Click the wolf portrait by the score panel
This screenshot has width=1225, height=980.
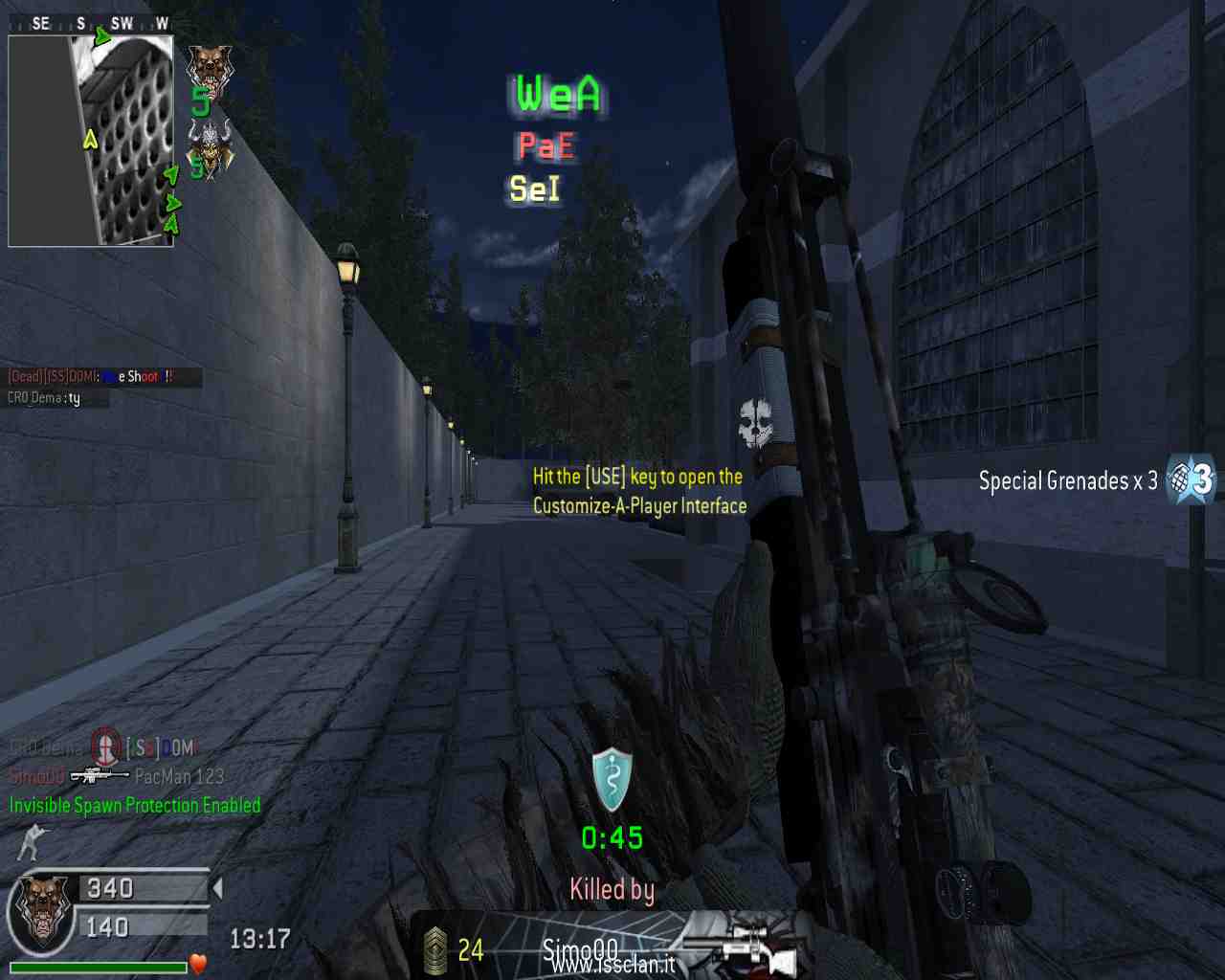pos(43,911)
